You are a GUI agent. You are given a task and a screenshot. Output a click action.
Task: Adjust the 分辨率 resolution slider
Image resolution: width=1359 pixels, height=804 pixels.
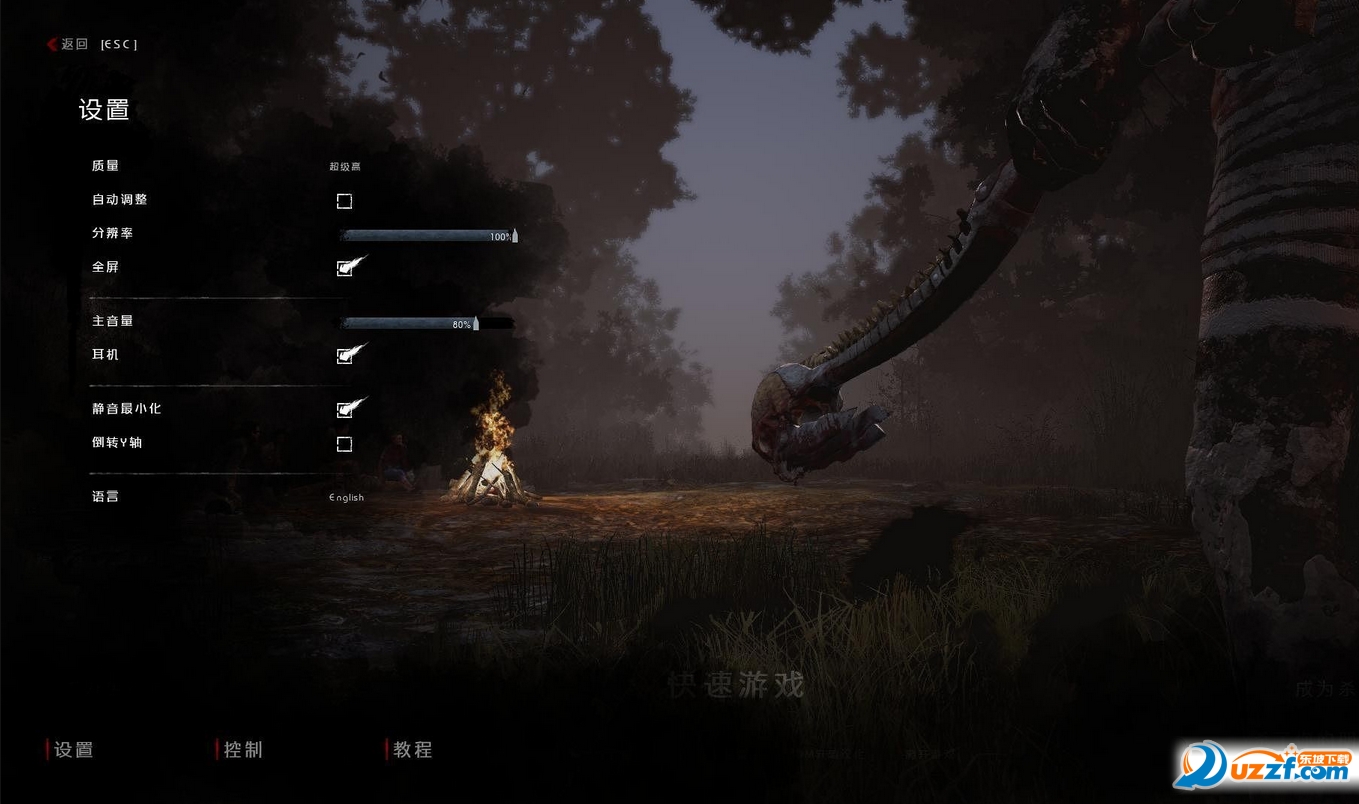coord(428,236)
